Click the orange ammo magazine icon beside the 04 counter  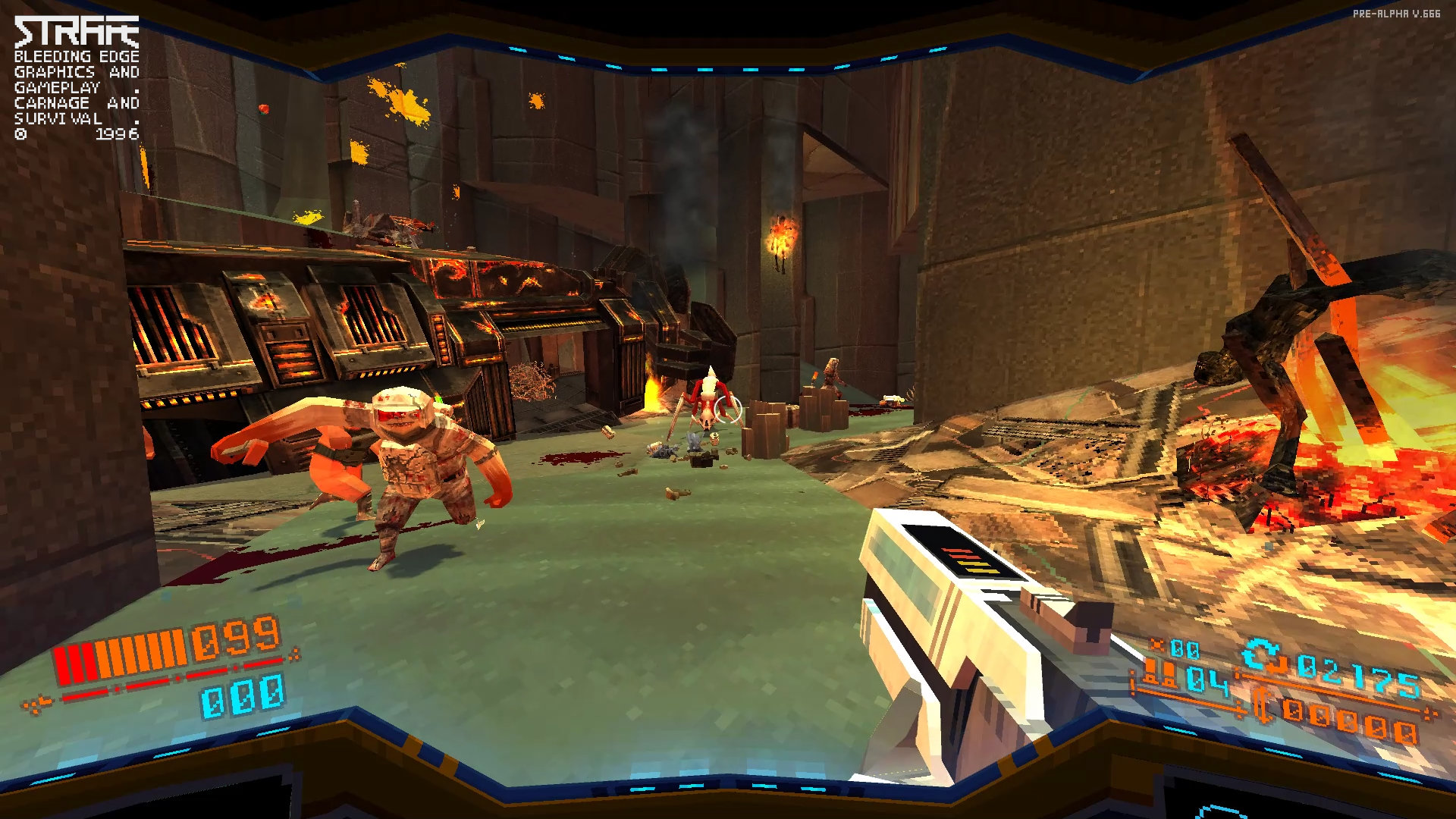(x=1160, y=673)
